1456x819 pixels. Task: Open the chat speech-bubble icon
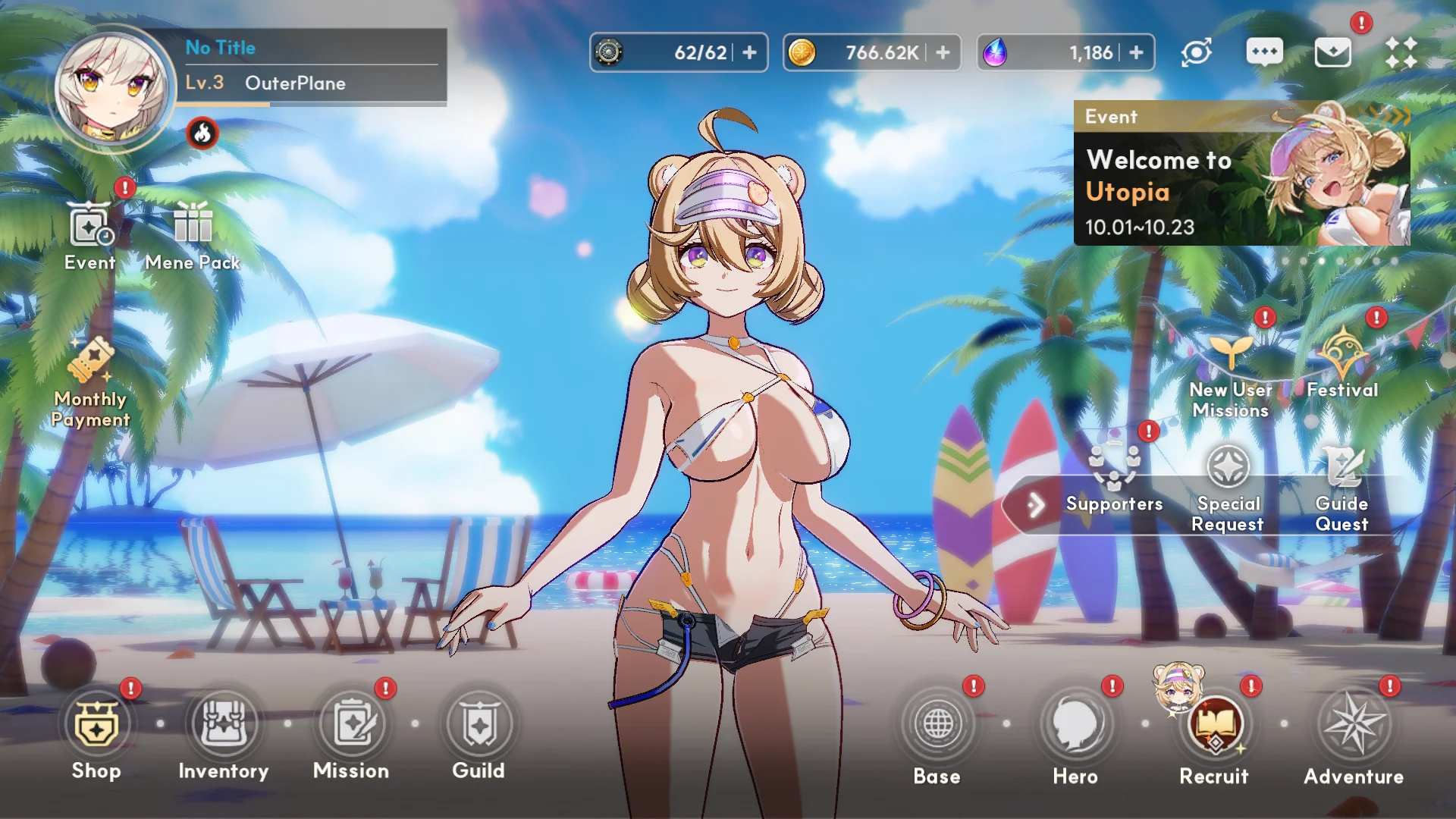pos(1264,52)
